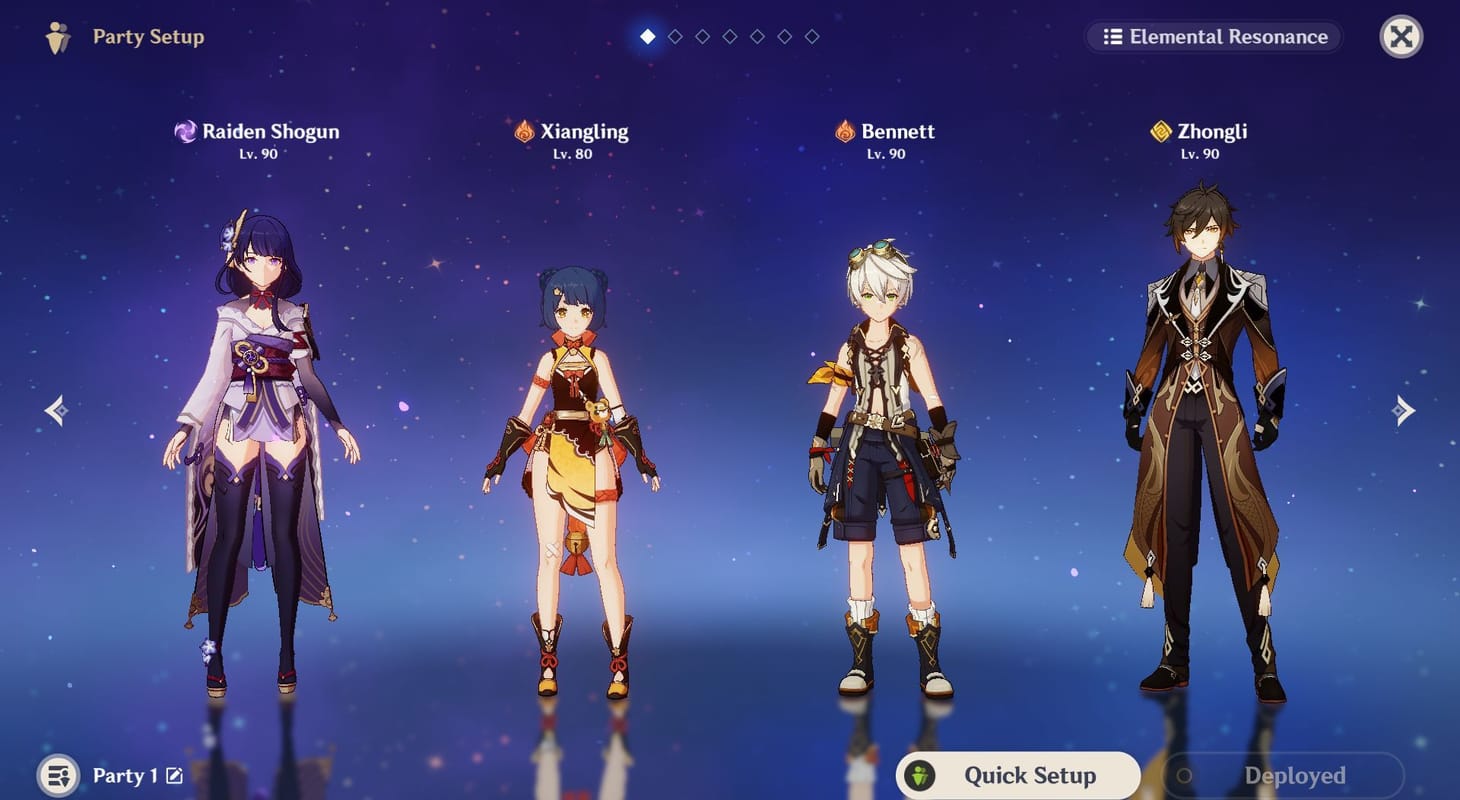
Task: Select the Party 1 label
Action: (x=125, y=775)
